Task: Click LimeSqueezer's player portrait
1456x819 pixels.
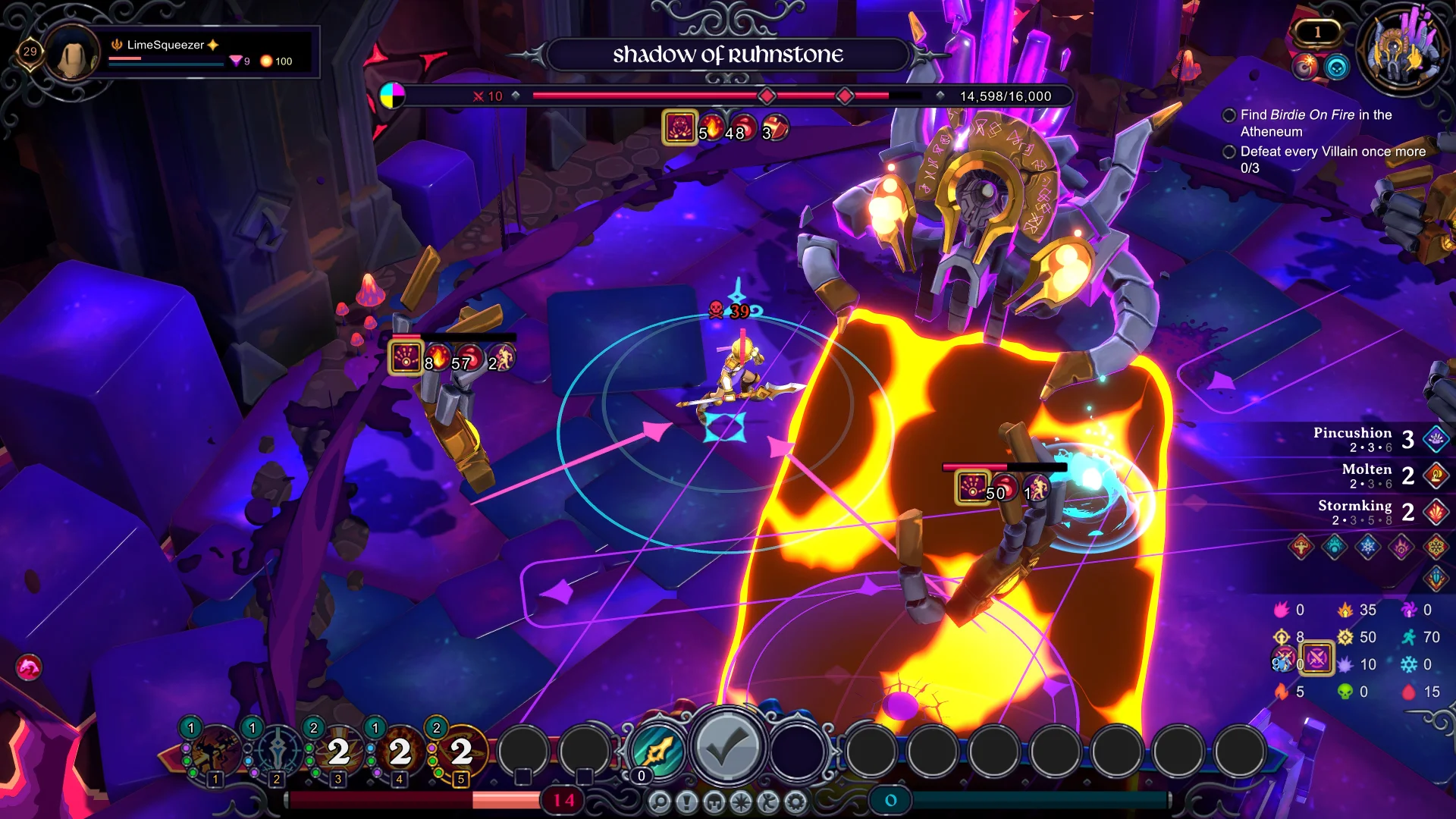Action: click(73, 53)
